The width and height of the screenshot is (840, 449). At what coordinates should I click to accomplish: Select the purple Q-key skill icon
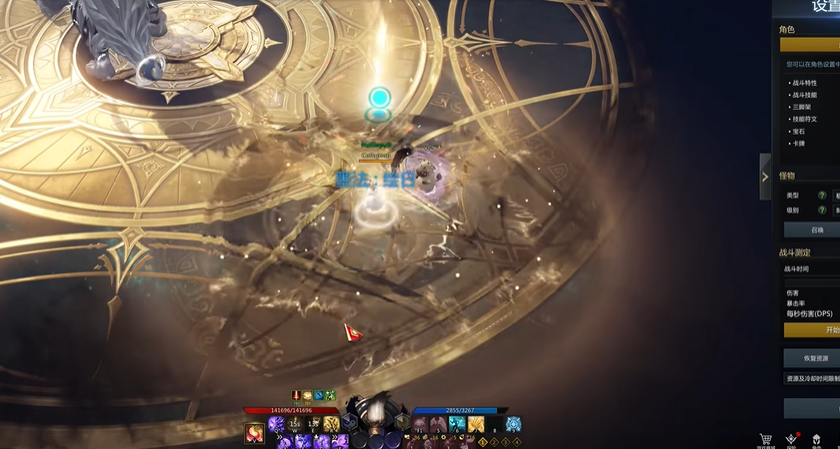pyautogui.click(x=276, y=424)
